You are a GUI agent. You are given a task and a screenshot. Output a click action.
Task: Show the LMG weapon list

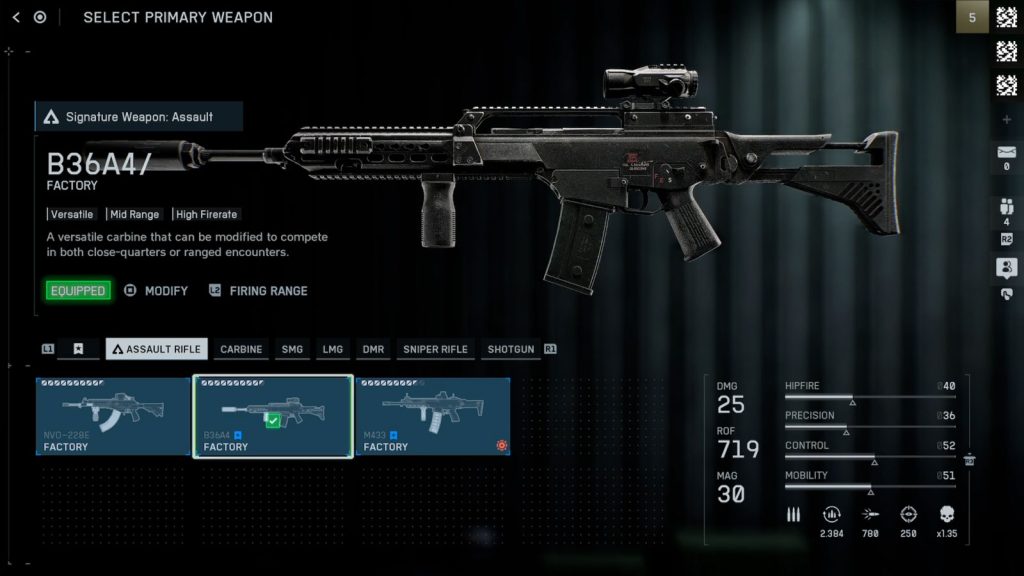pos(332,349)
